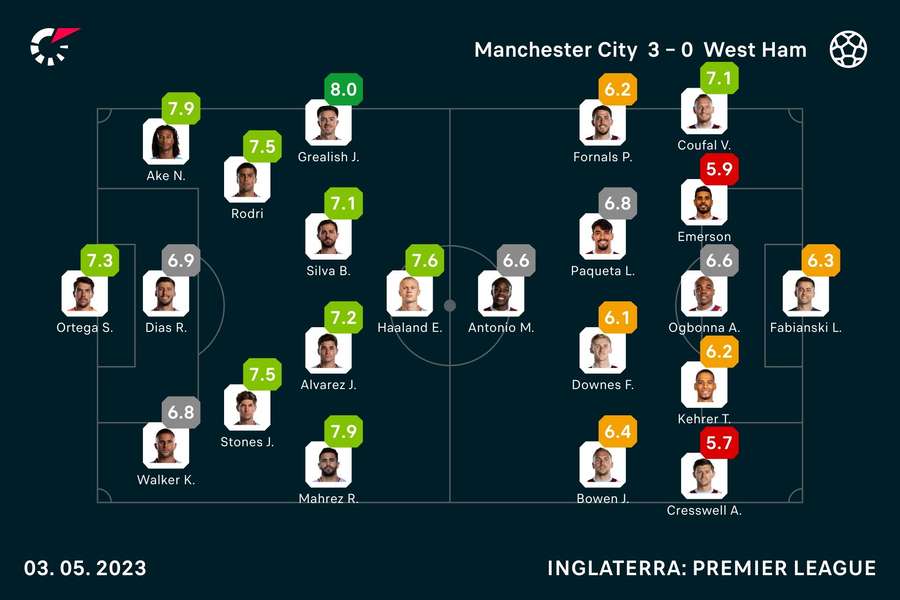Select Antonio M. player photo

tap(501, 293)
